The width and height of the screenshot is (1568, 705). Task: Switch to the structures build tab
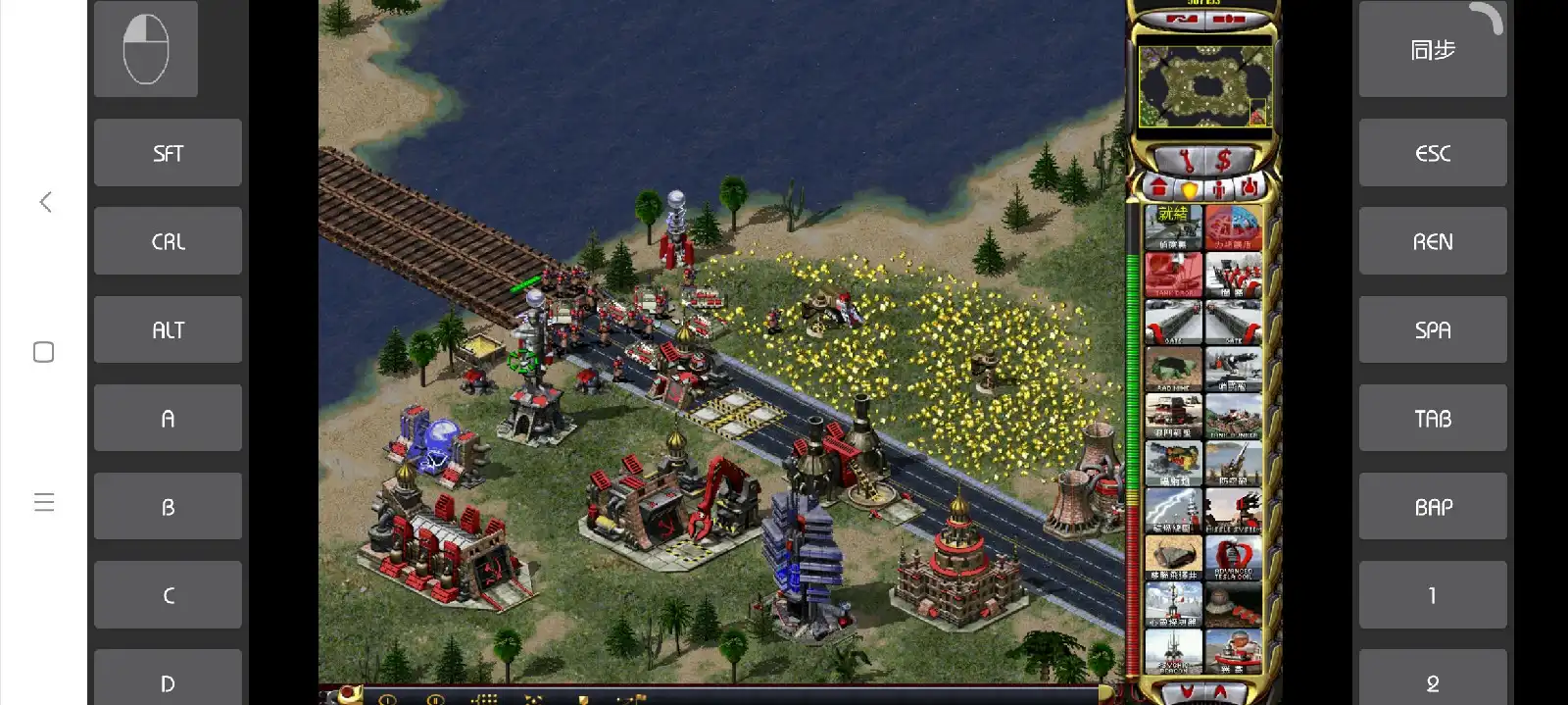click(1159, 187)
